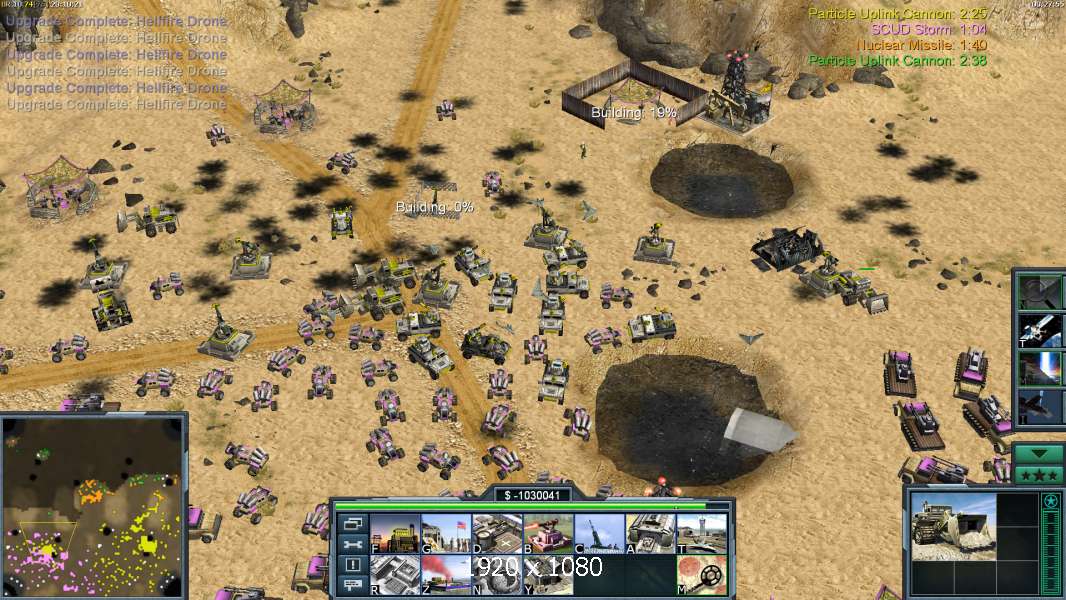Screen dimensions: 1066x600
Task: Click the exclamation mark button
Action: pos(352,565)
